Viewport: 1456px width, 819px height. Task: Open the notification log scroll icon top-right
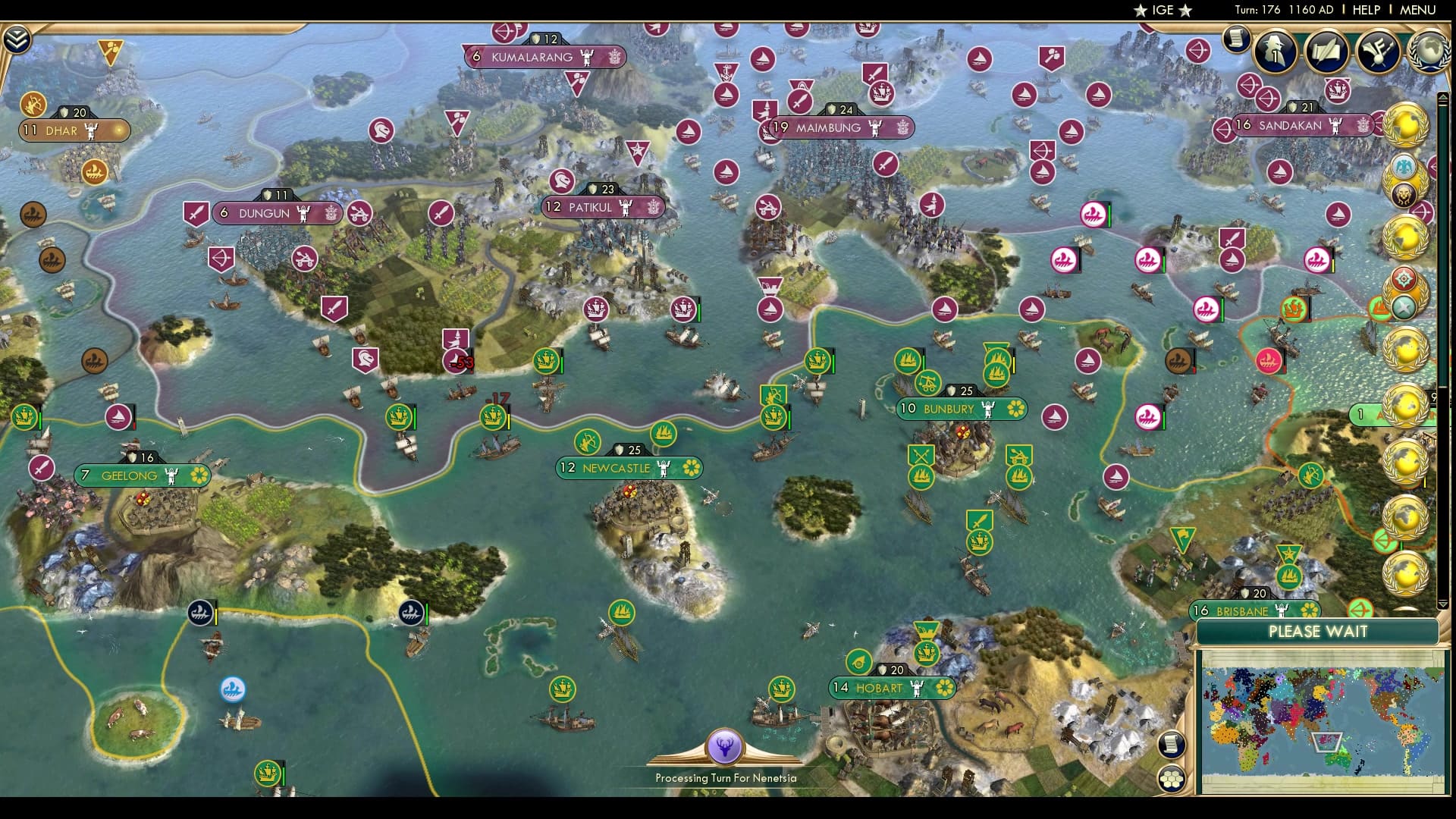coord(1236,39)
